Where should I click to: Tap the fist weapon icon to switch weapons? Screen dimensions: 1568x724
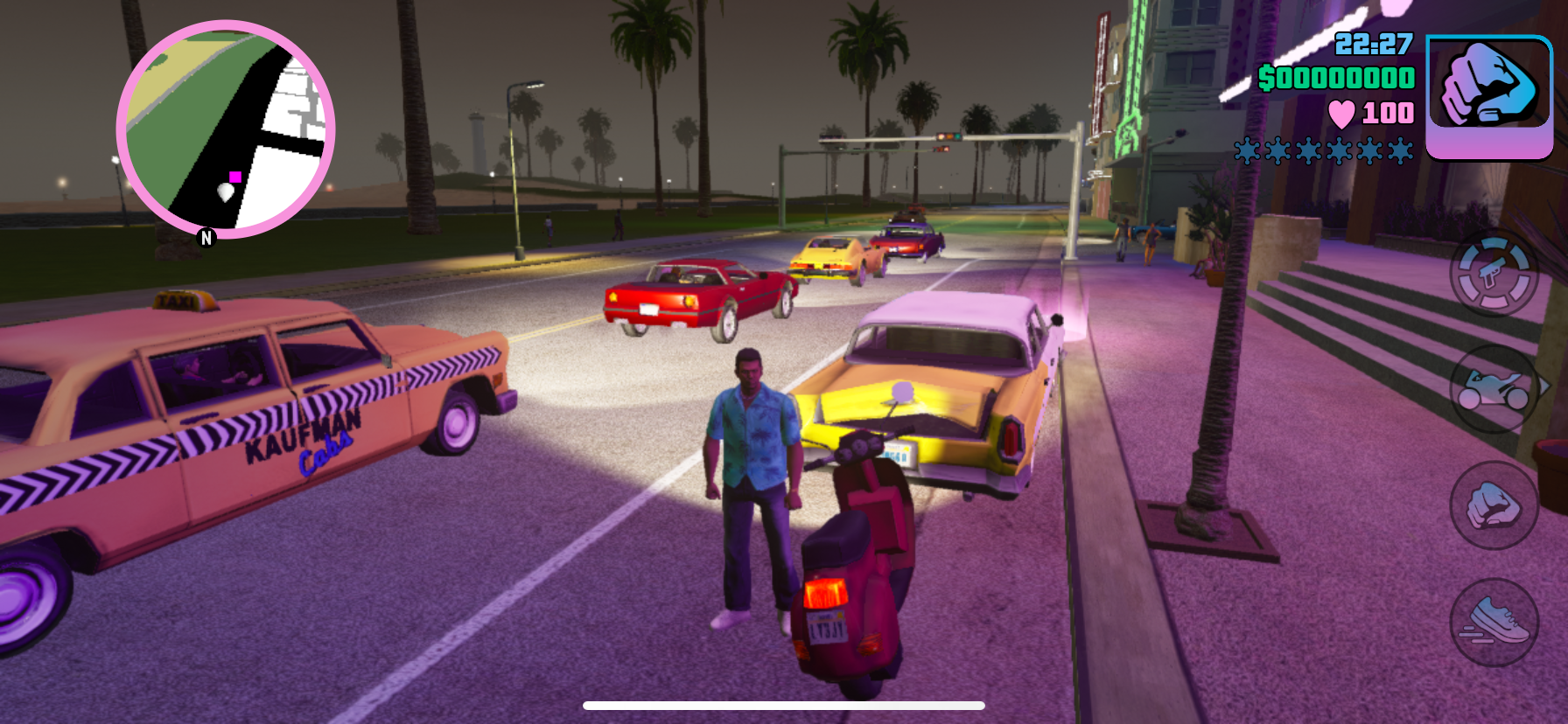point(1489,94)
